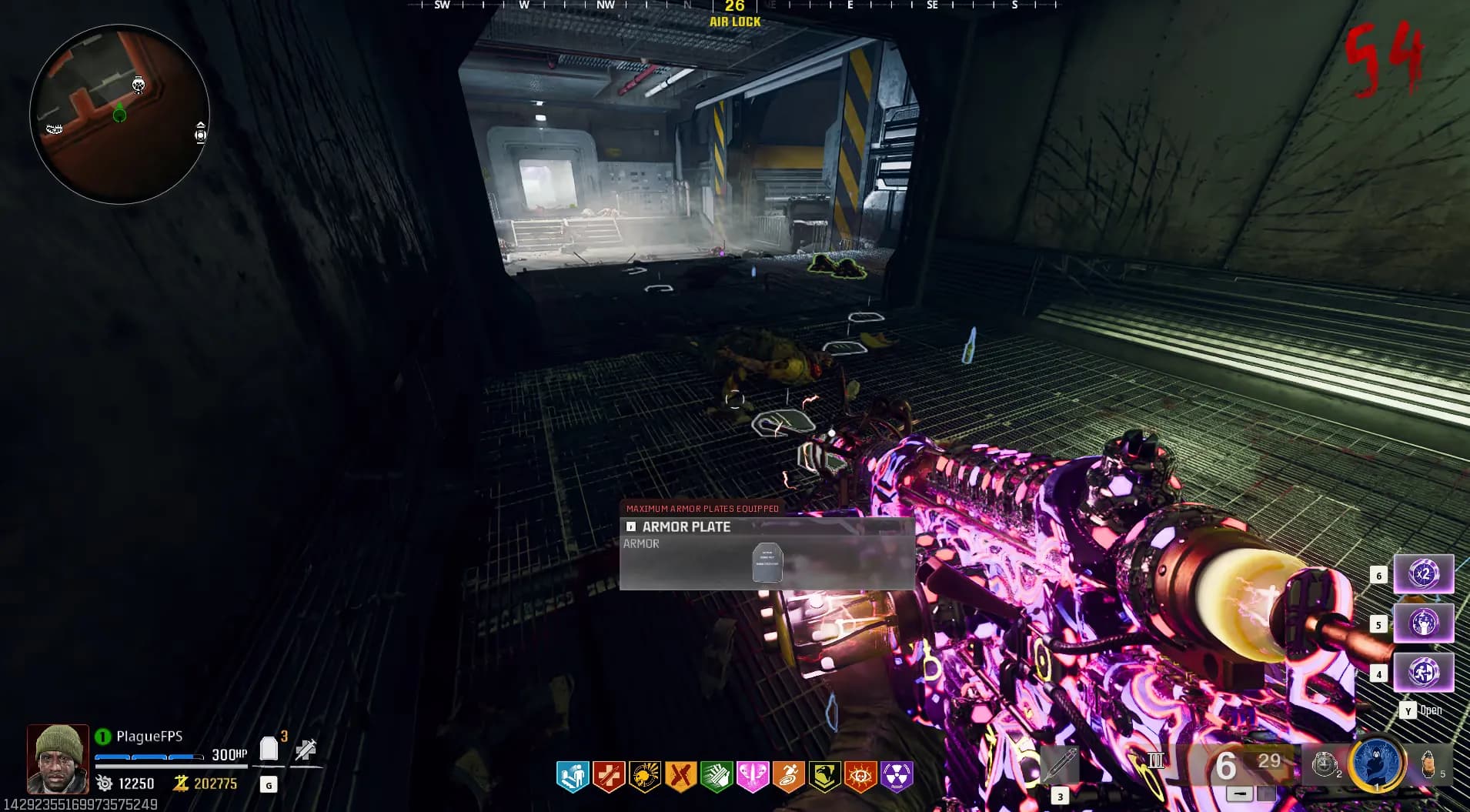Select the melee weapon slot icon
1470x812 pixels.
coord(1060,764)
